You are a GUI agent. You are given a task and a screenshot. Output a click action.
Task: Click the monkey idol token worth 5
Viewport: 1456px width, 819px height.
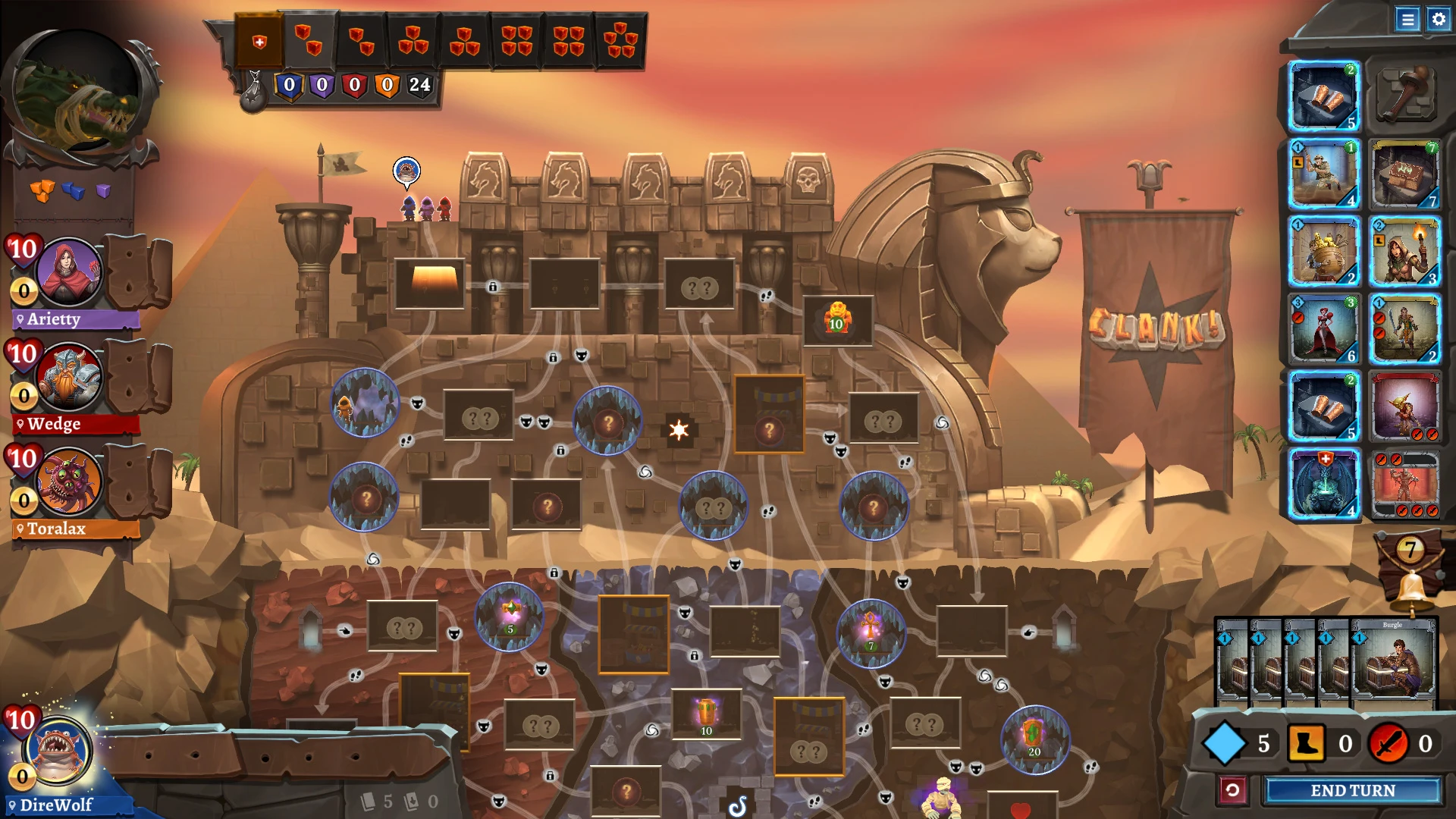point(510,617)
